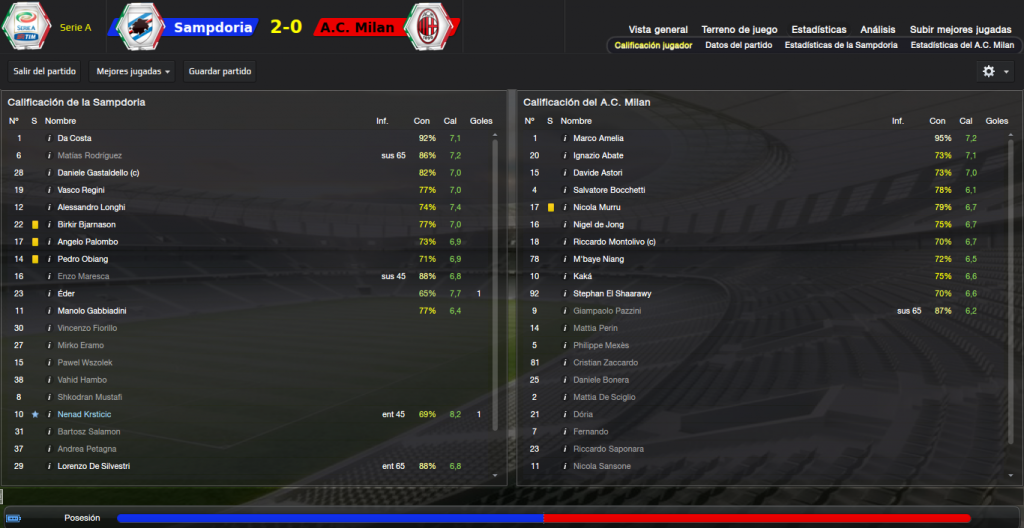Exit the match with Salir del partido
Image resolution: width=1024 pixels, height=528 pixels.
coord(44,71)
